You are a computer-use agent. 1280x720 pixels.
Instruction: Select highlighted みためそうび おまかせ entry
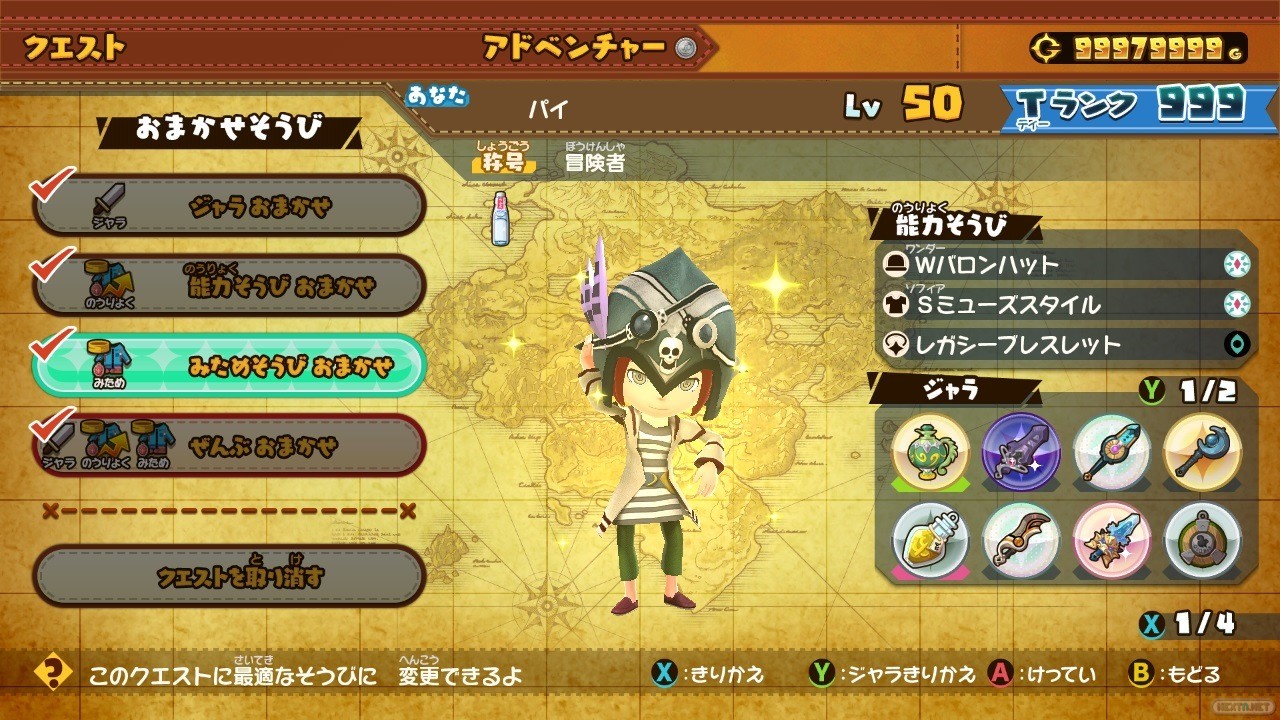tap(230, 367)
